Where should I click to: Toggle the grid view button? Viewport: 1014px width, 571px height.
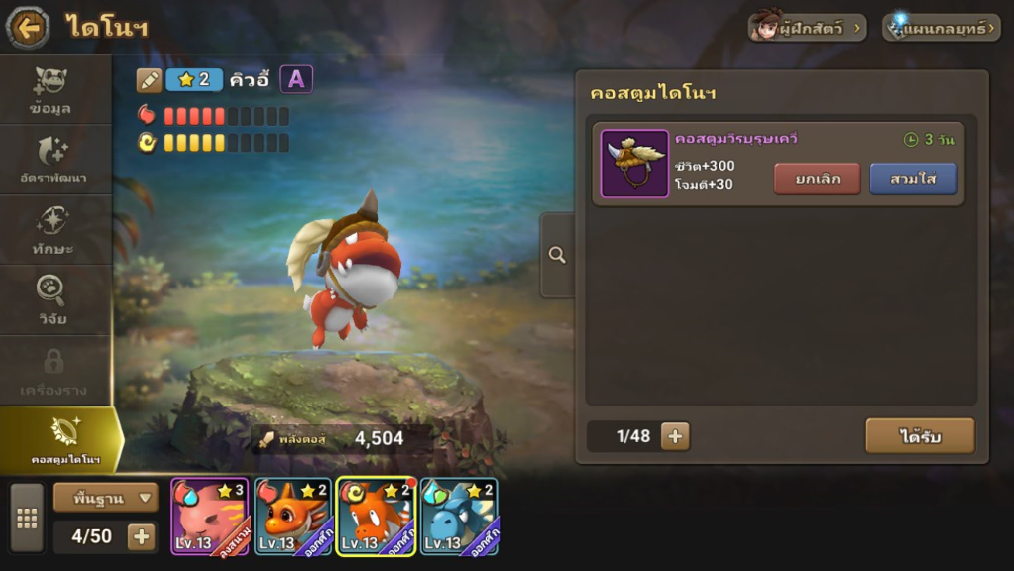click(27, 518)
